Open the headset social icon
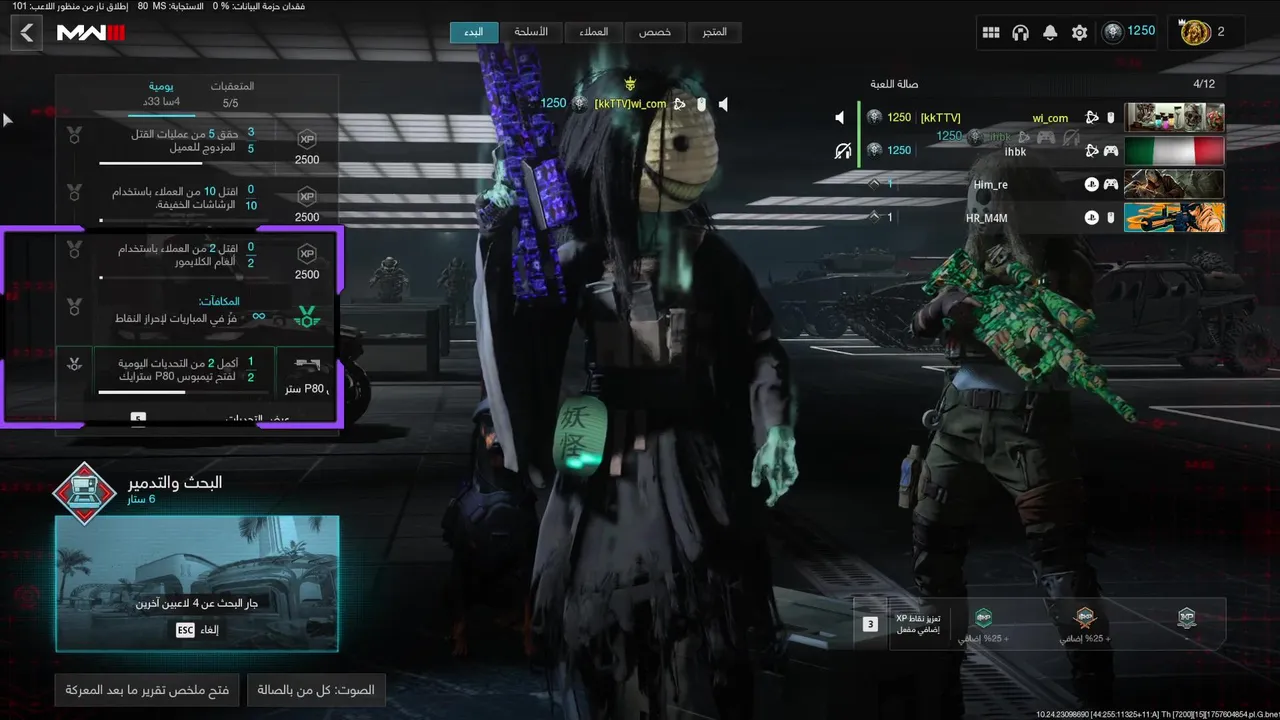Viewport: 1280px width, 720px height. (1020, 33)
